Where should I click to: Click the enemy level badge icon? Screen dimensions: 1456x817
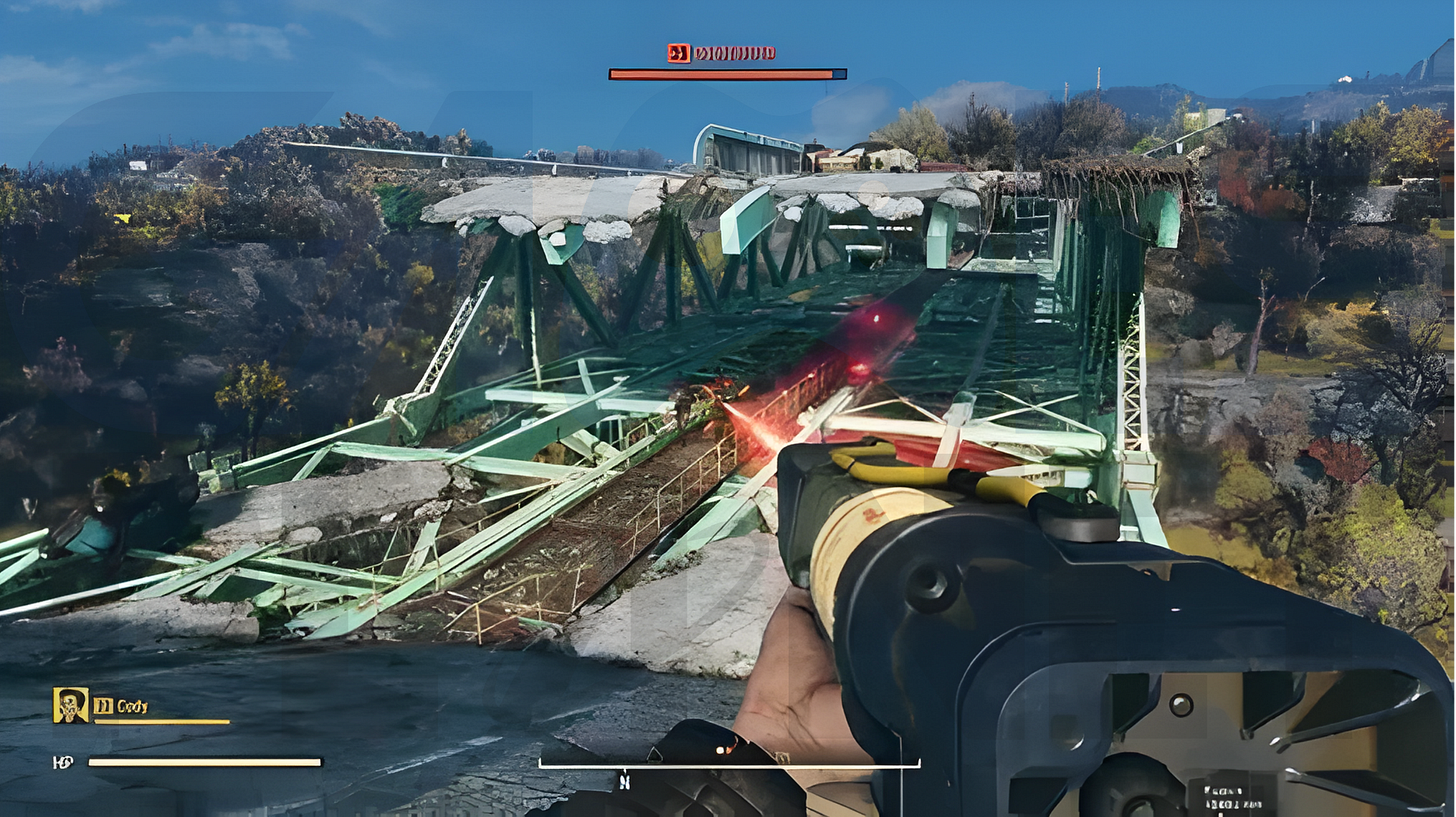click(x=680, y=53)
